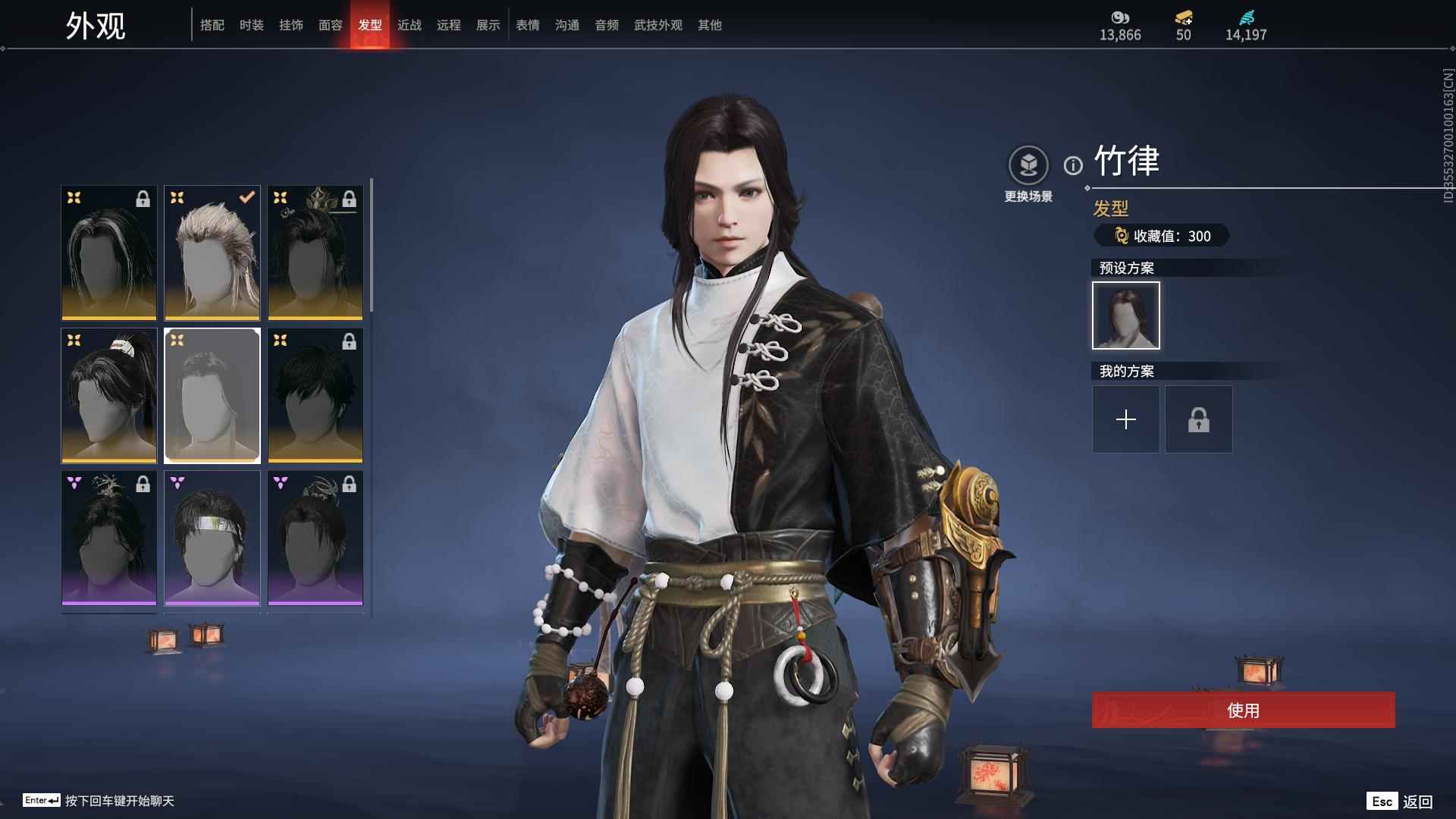1456x819 pixels.
Task: Show info for the 竹律 hairstyle
Action: tap(1073, 165)
